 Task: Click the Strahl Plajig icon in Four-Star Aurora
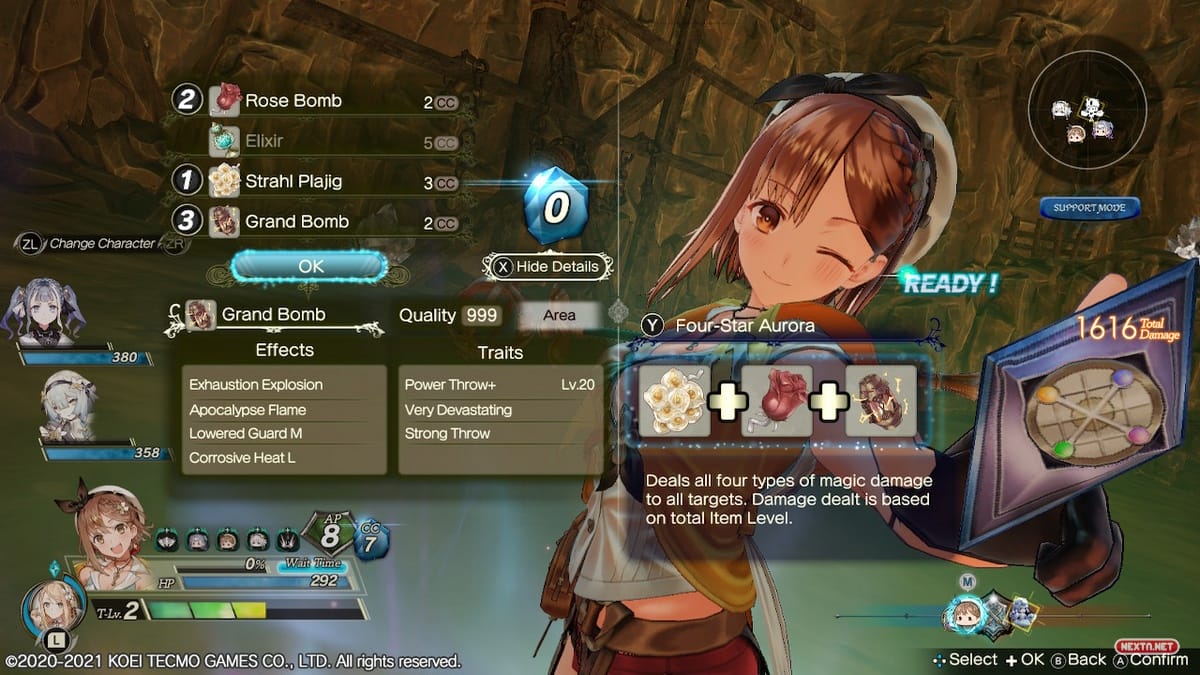675,400
